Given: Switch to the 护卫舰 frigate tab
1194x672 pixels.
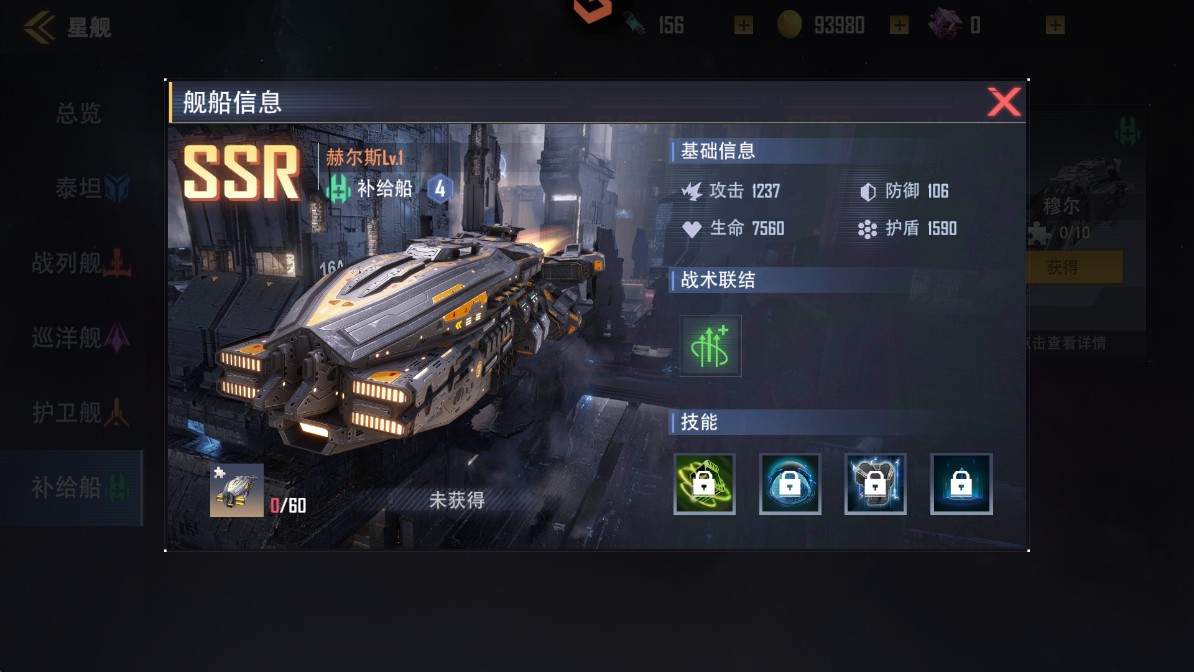Looking at the screenshot, I should coord(78,412).
